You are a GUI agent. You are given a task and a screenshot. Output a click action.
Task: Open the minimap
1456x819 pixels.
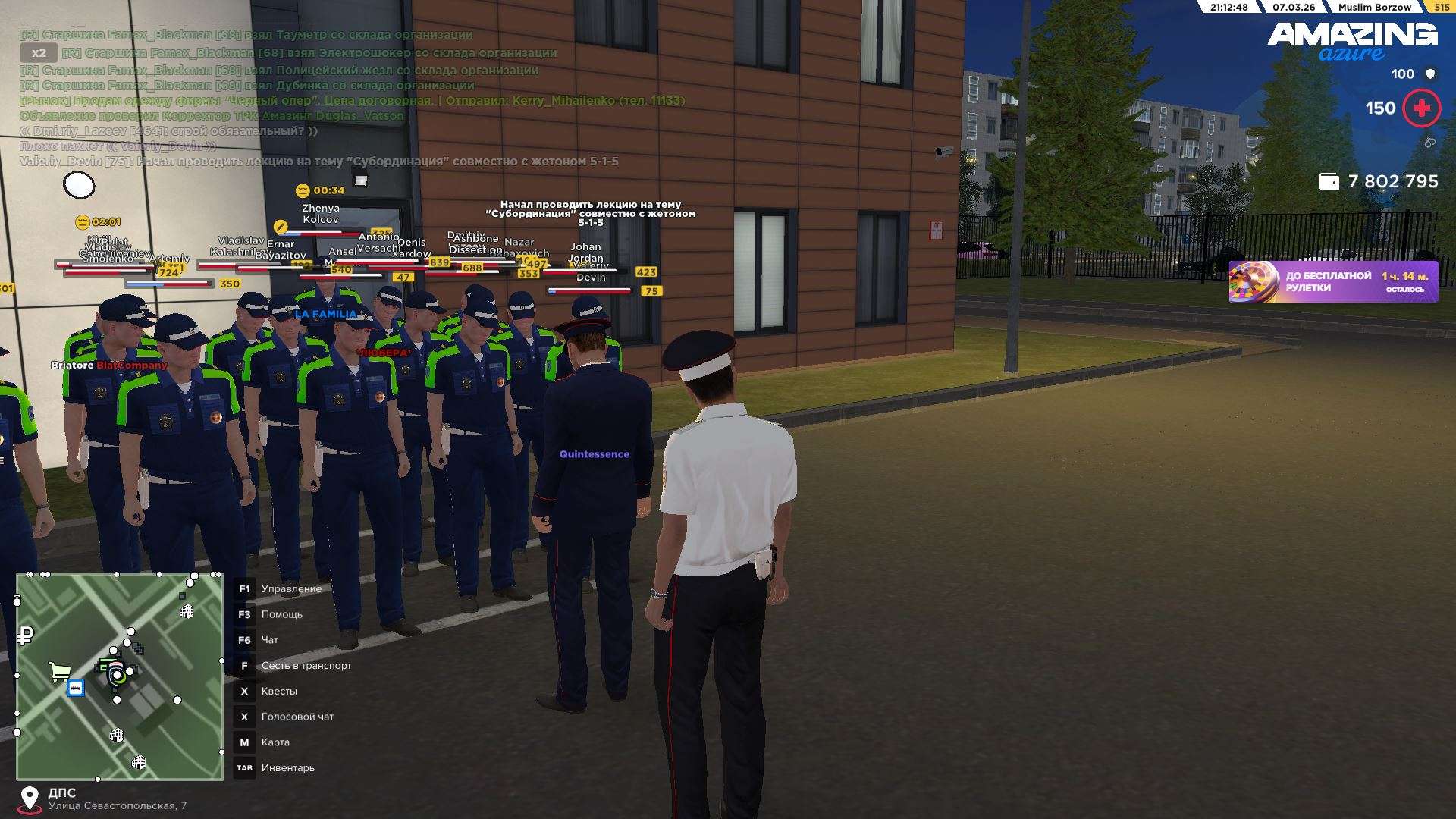pyautogui.click(x=120, y=676)
